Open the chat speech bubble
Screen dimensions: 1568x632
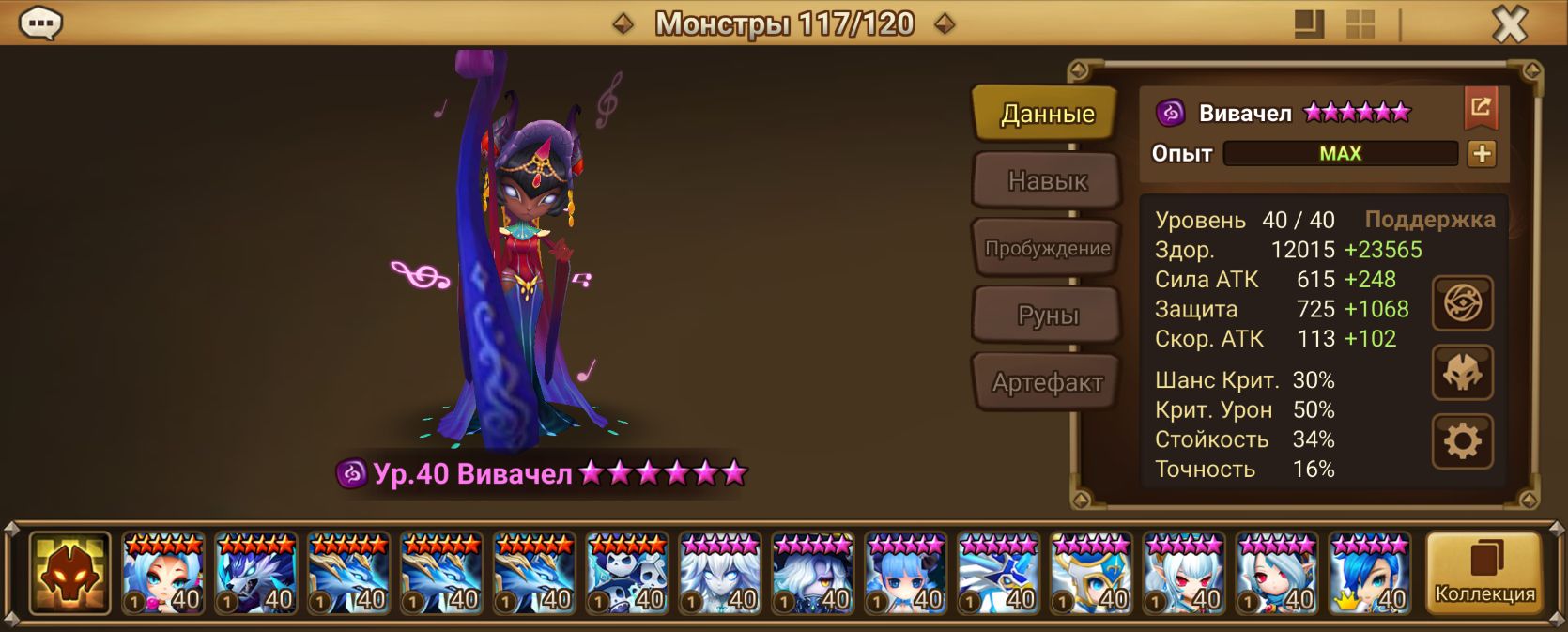tap(40, 23)
